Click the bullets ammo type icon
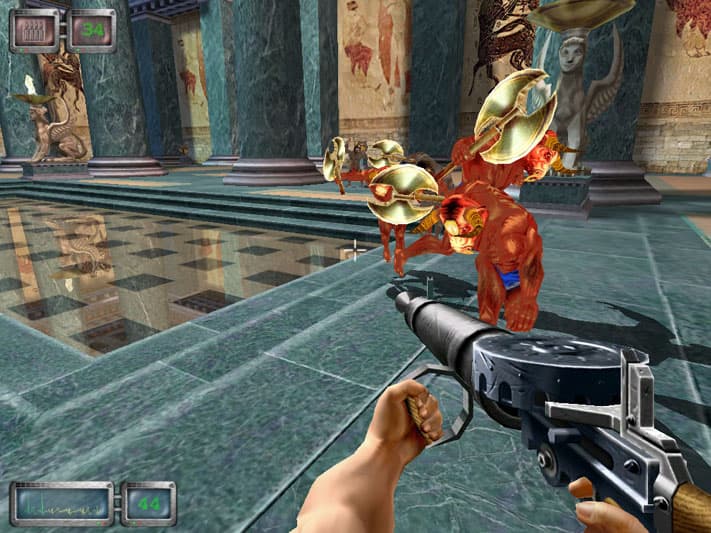The width and height of the screenshot is (711, 533). point(37,29)
